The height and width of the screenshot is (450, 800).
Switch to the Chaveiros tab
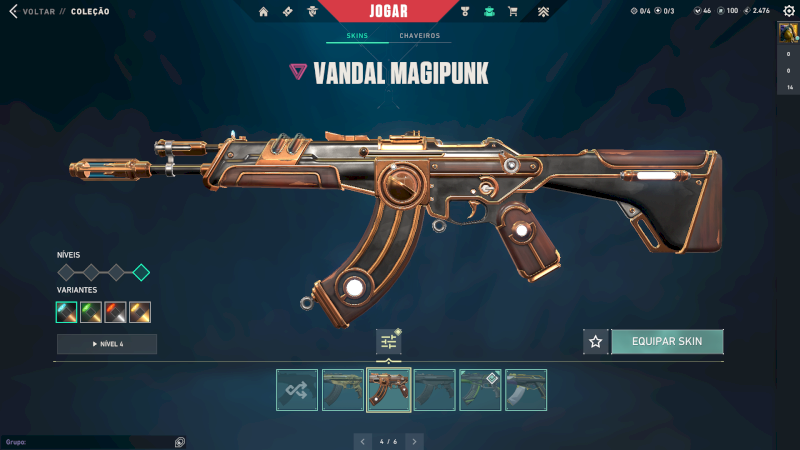419,36
